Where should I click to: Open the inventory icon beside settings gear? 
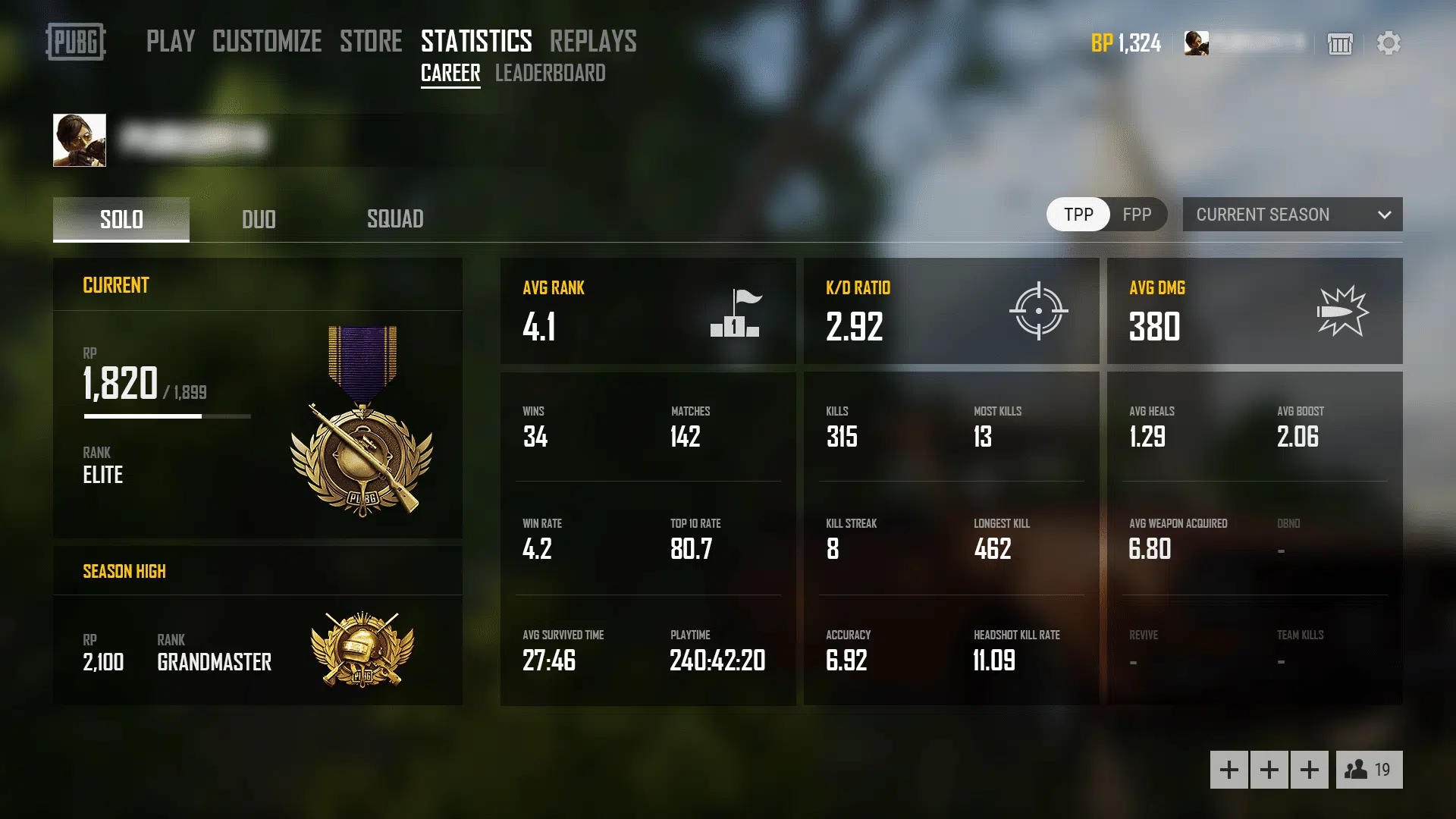tap(1341, 45)
